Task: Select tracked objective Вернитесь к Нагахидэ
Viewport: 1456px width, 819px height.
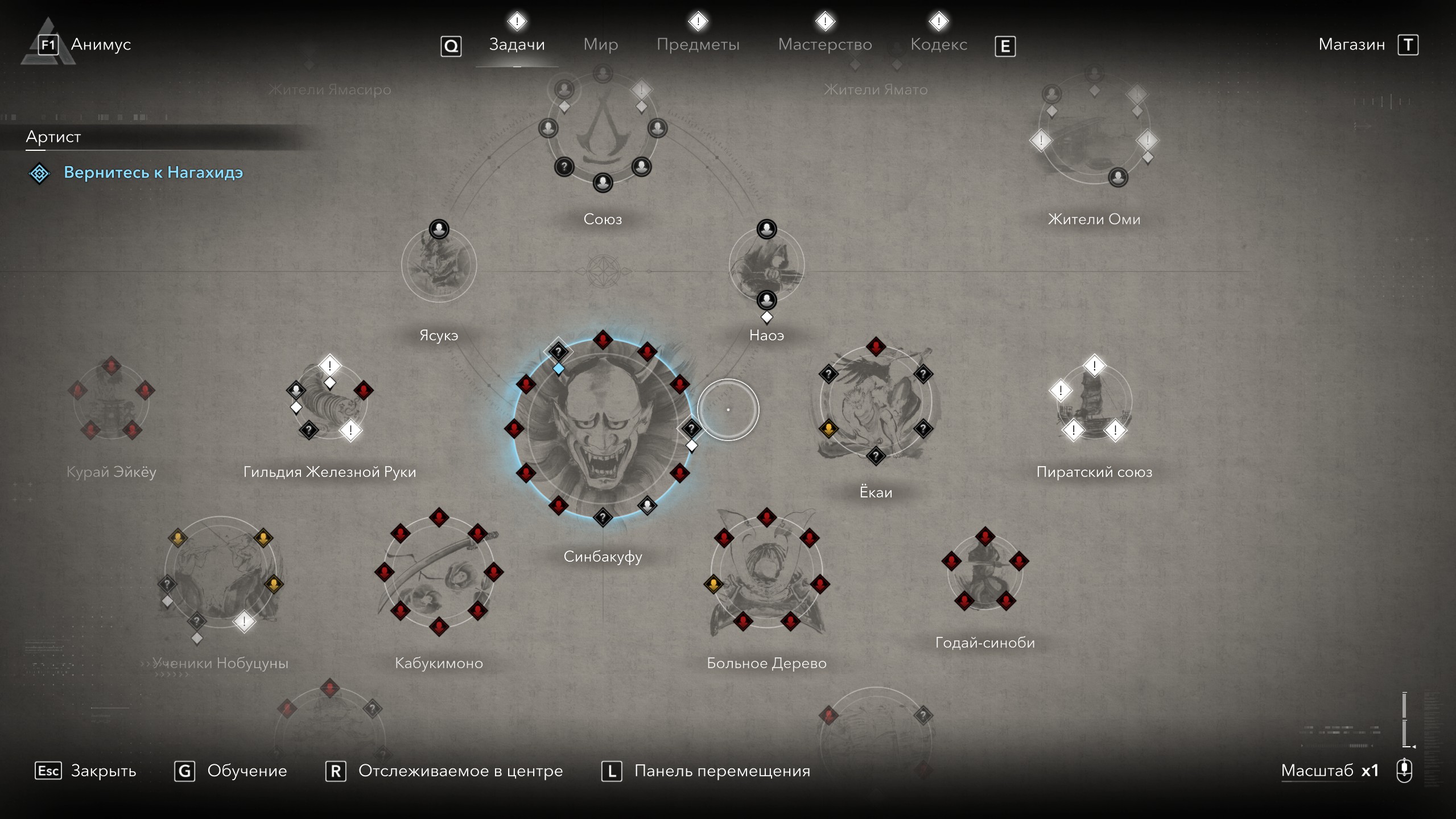Action: coord(153,172)
